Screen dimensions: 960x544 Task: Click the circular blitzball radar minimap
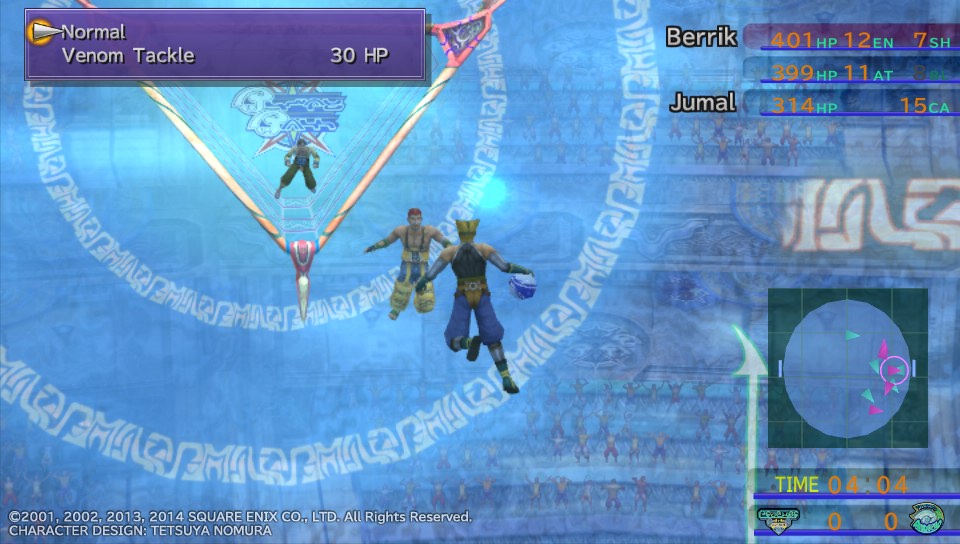[x=847, y=368]
